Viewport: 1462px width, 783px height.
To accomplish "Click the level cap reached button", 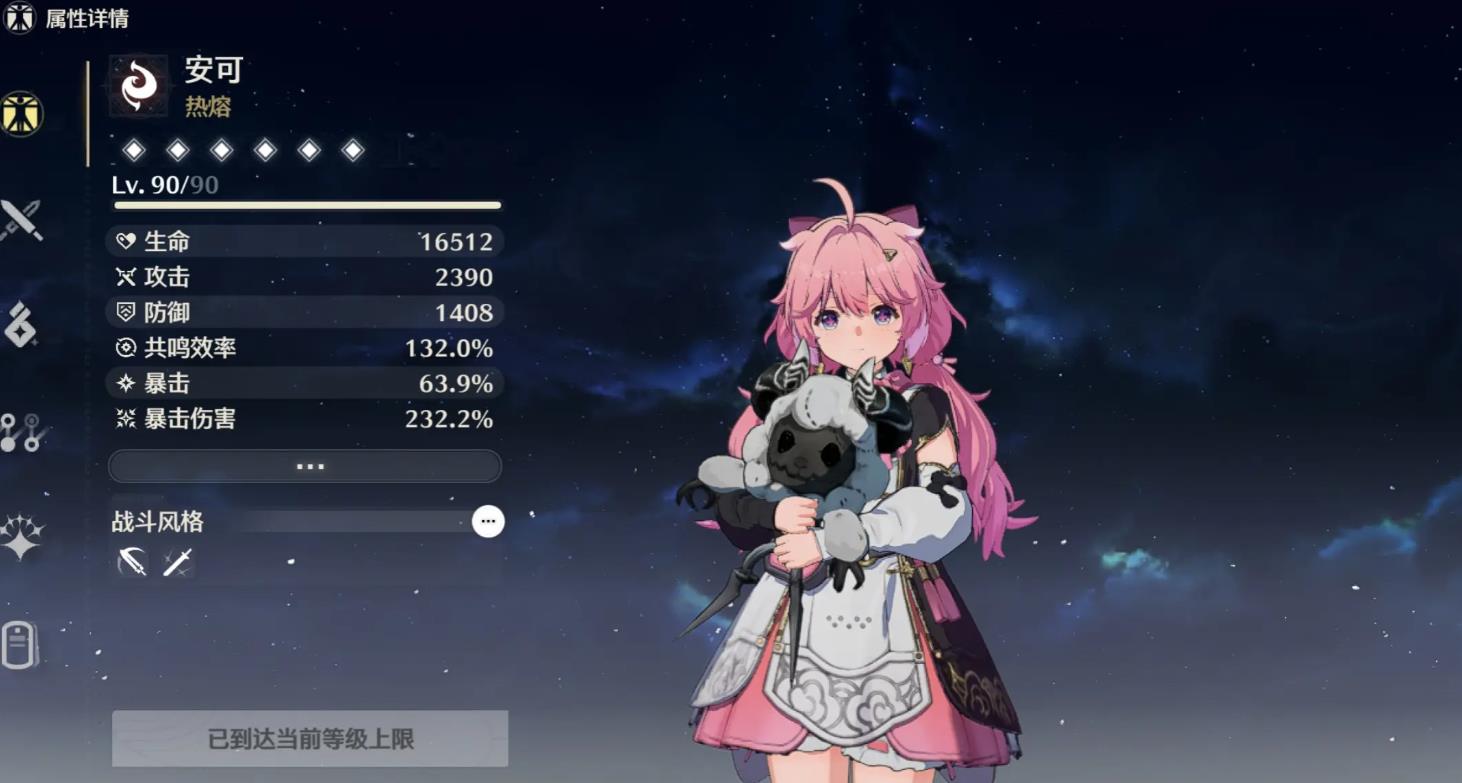I will [x=310, y=739].
